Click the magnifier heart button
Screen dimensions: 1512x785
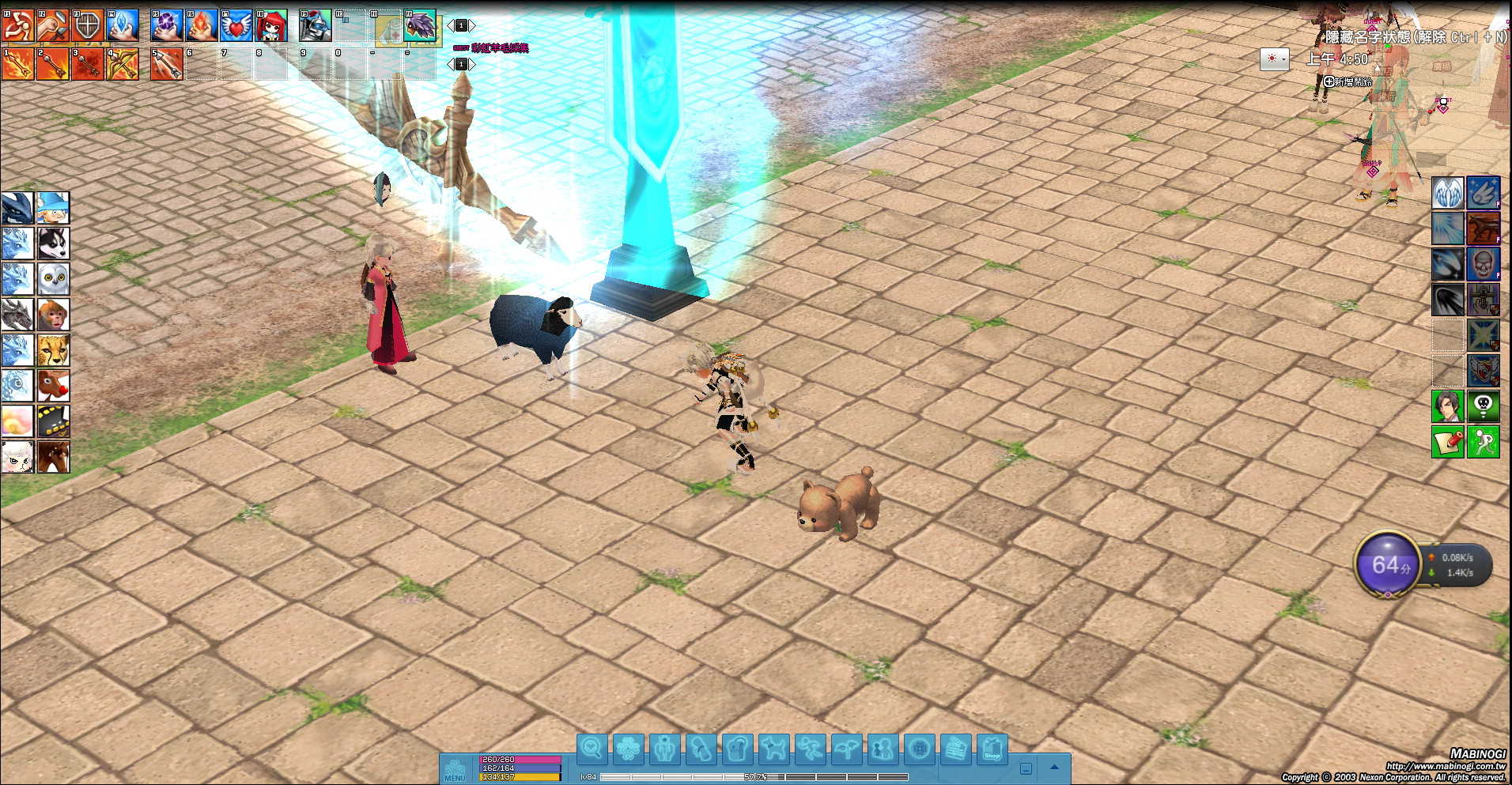tap(592, 748)
